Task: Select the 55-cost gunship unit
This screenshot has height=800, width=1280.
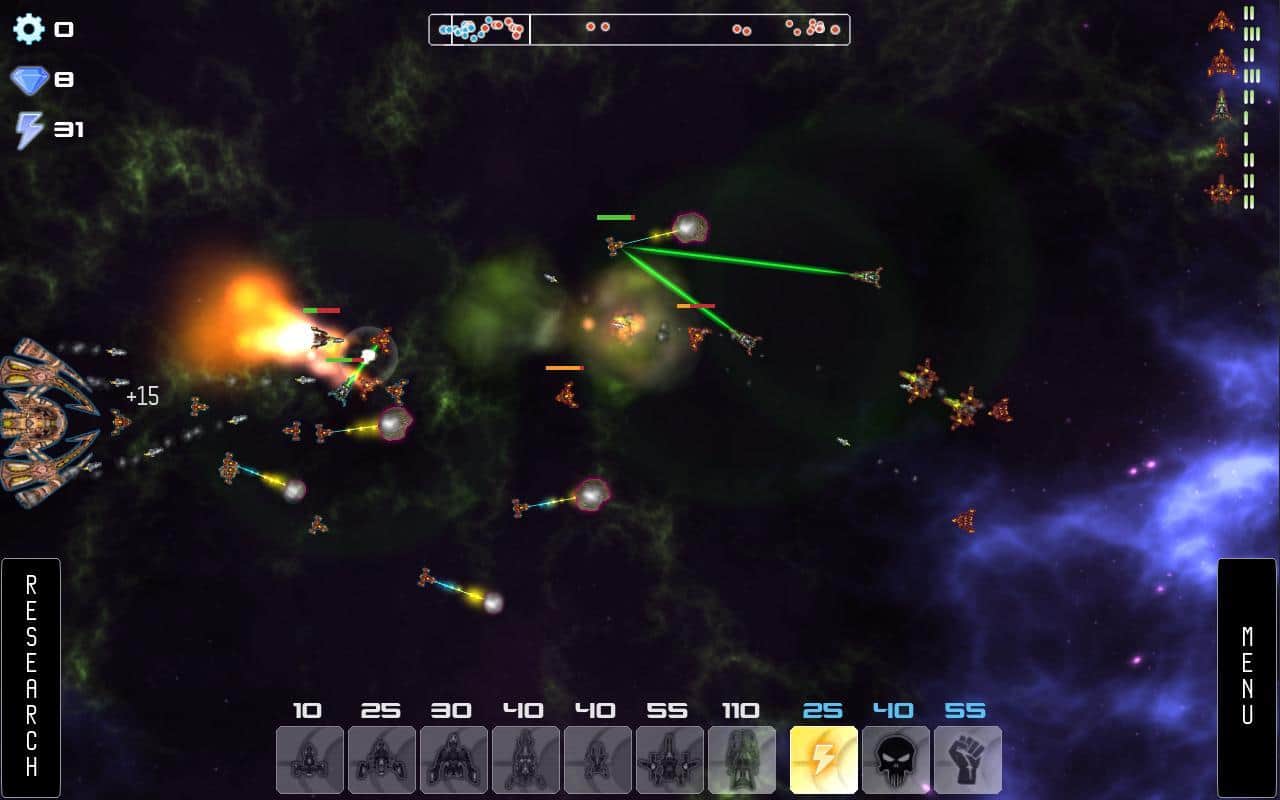Action: (669, 760)
